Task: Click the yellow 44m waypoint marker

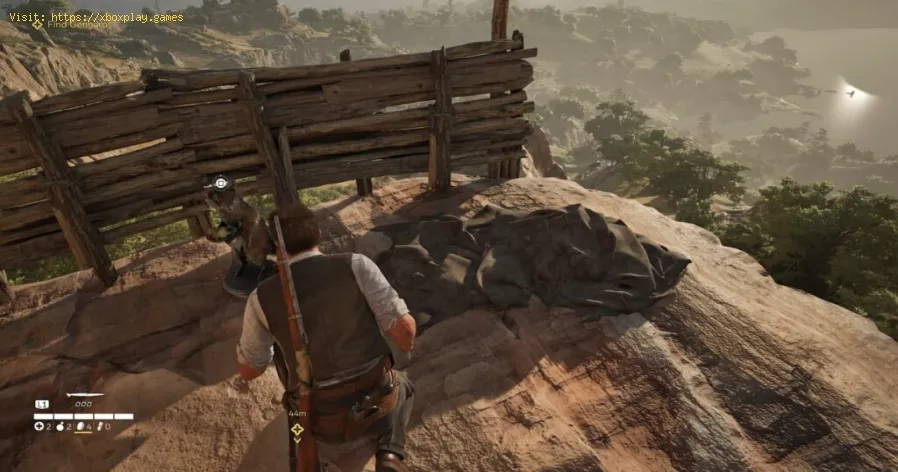Action: click(x=297, y=429)
